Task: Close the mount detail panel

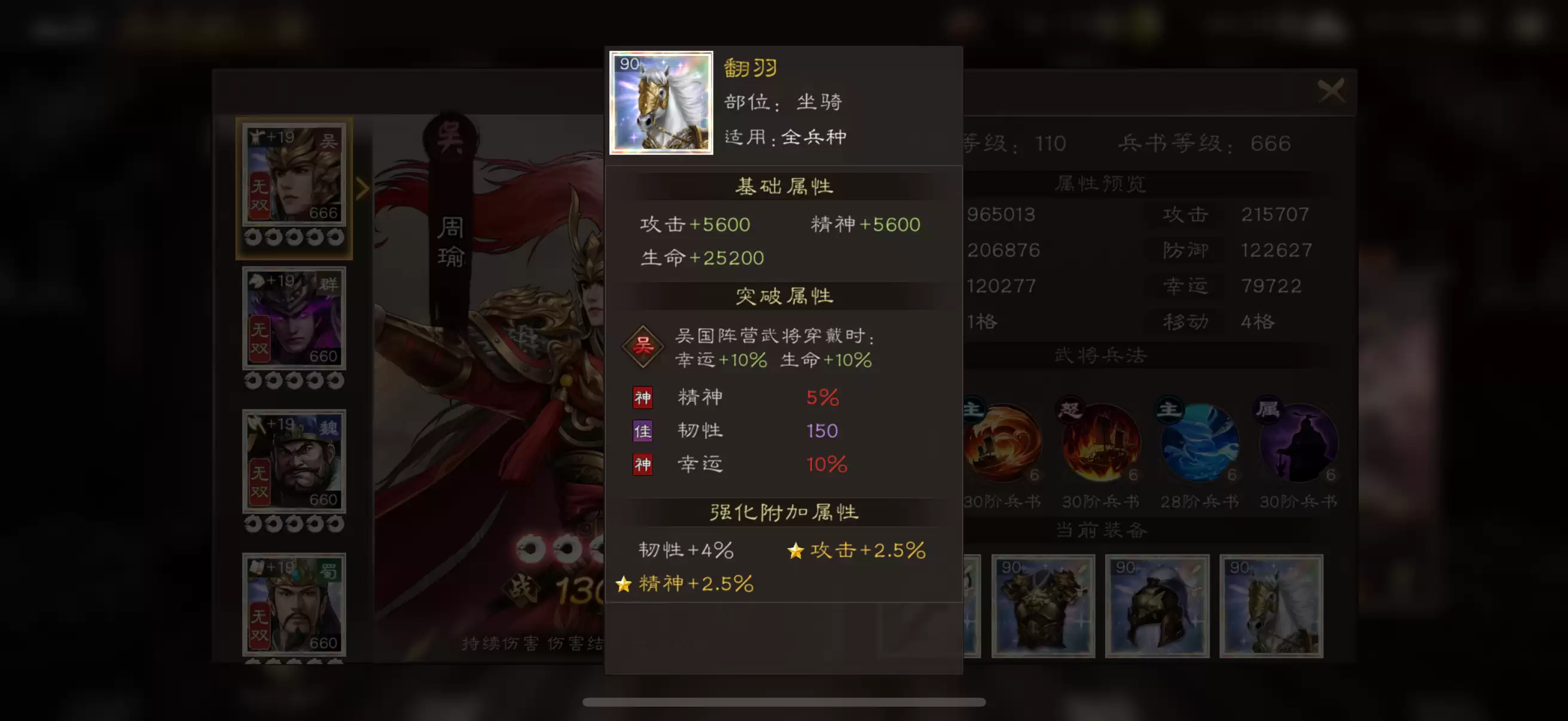Action: (x=1333, y=91)
